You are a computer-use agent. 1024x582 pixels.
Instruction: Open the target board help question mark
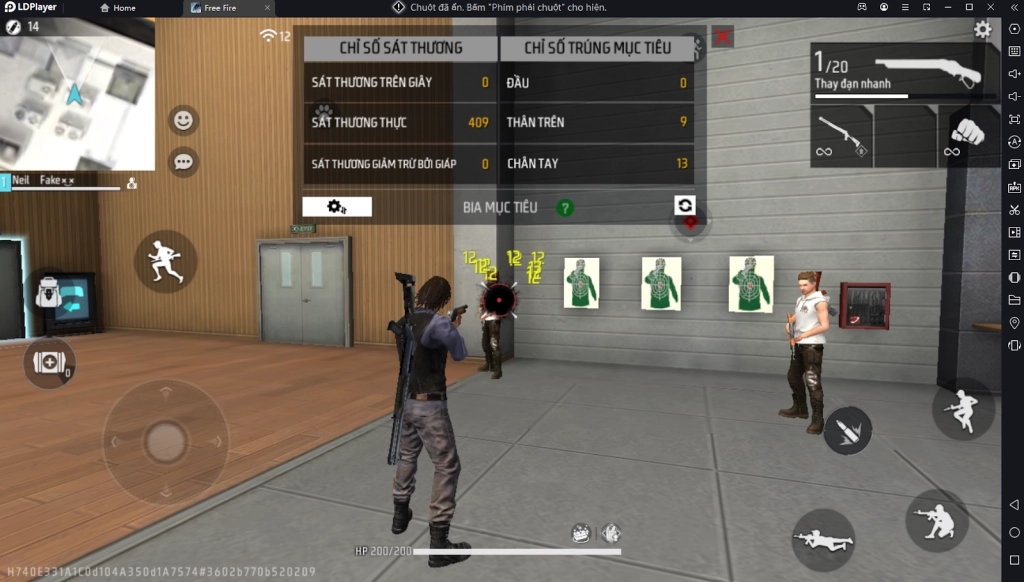point(565,208)
